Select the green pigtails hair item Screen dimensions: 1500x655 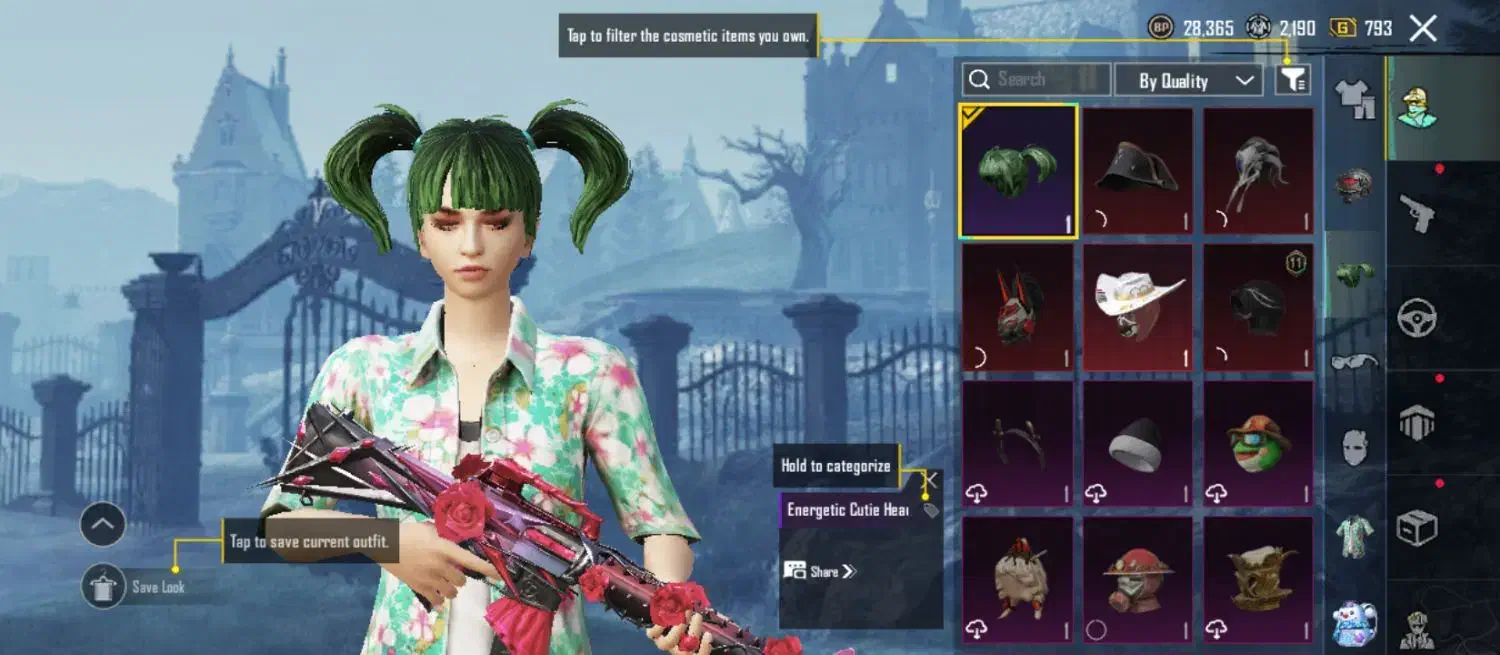[1018, 171]
